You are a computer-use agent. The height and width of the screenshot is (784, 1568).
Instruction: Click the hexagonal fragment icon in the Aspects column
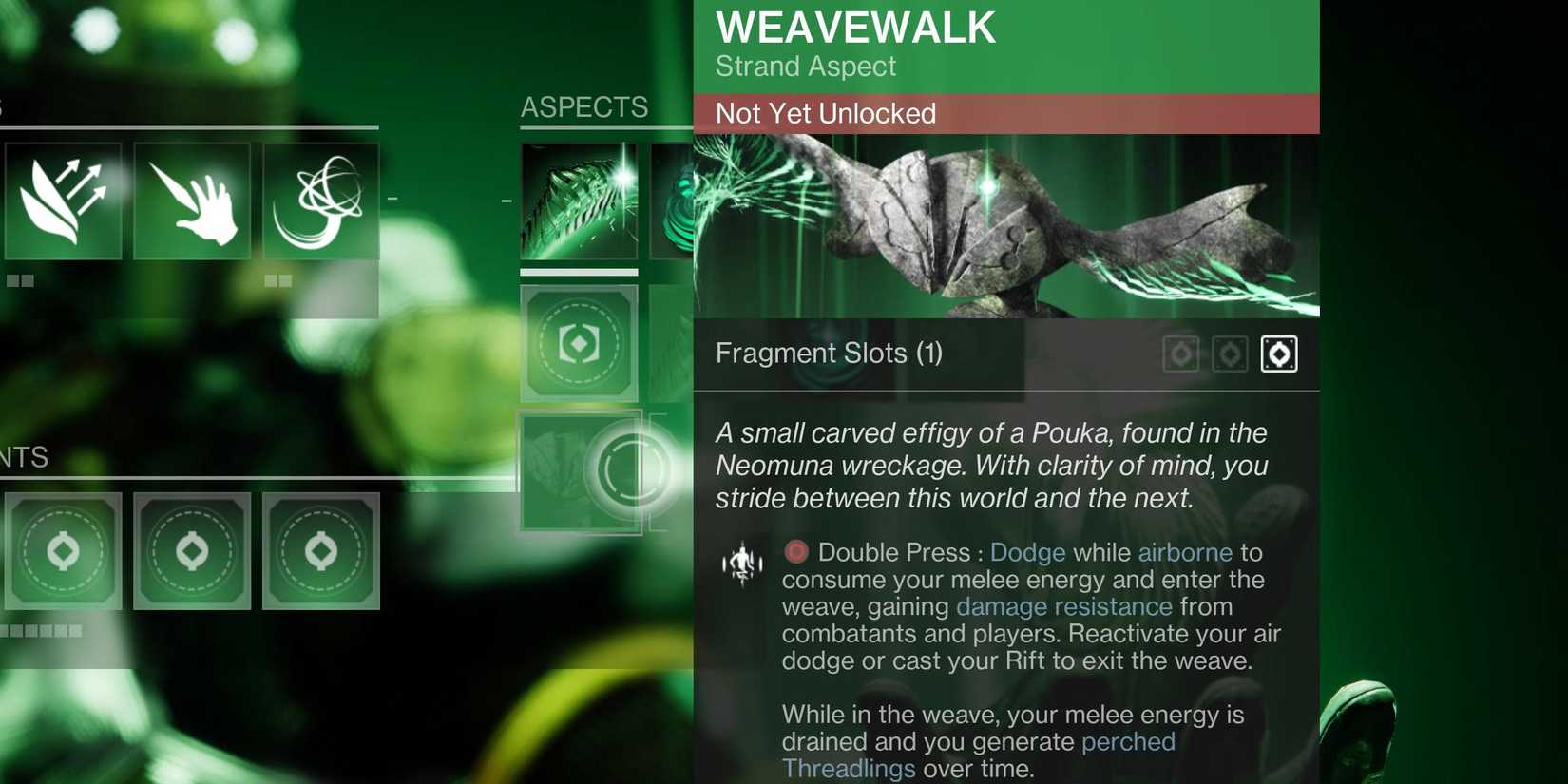click(580, 342)
